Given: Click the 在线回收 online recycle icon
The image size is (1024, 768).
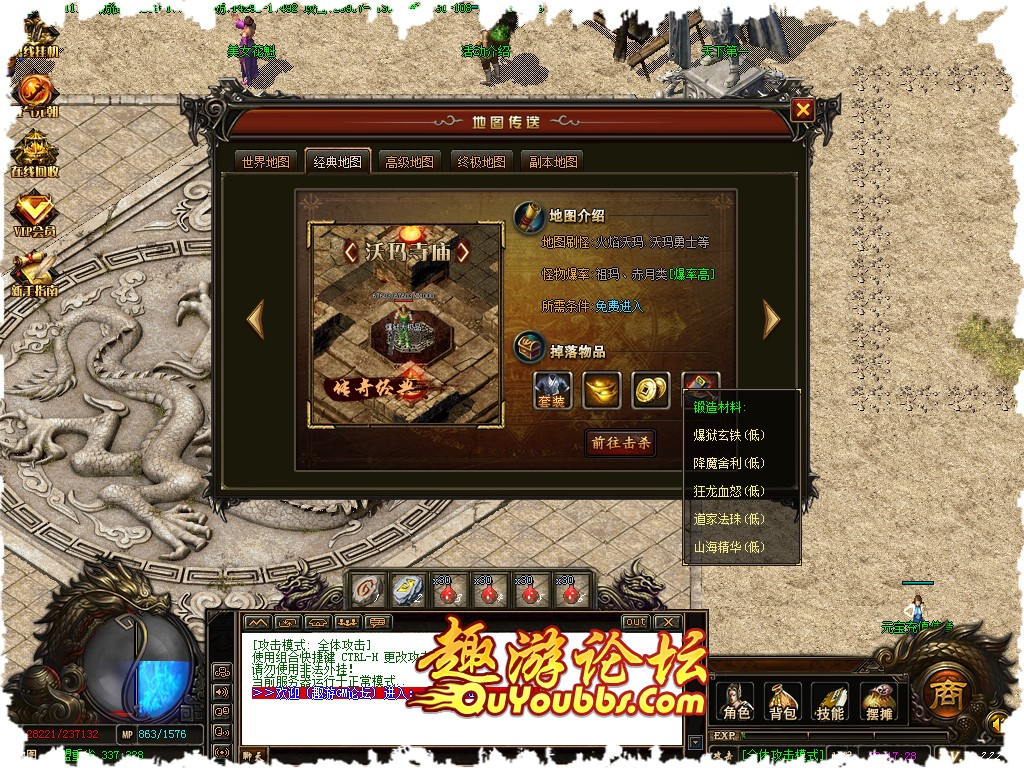Looking at the screenshot, I should coord(34,155).
